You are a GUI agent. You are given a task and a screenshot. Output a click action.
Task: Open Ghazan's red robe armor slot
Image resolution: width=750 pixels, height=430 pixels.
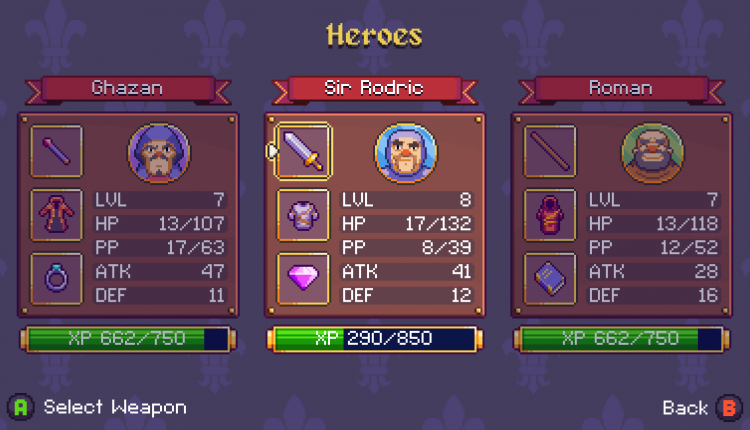tap(56, 215)
